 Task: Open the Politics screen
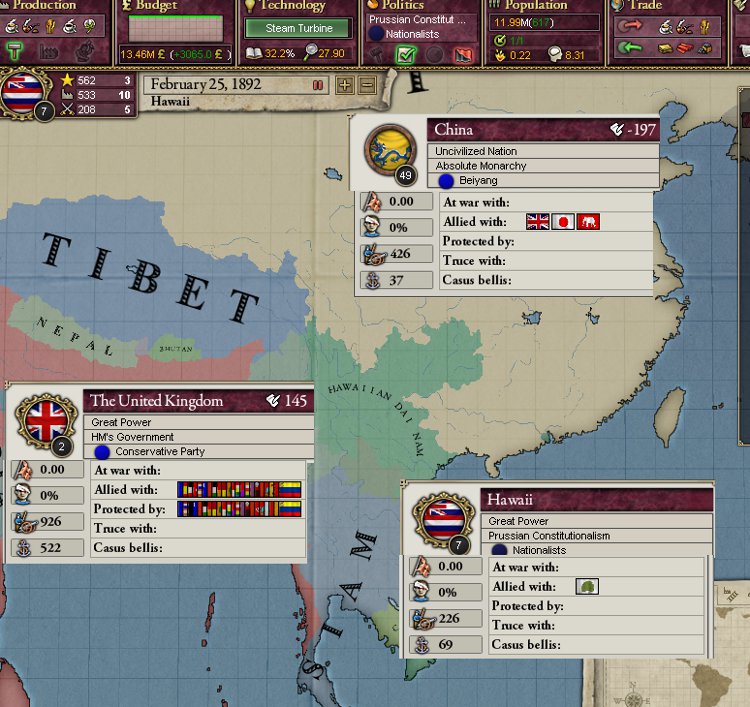point(403,6)
